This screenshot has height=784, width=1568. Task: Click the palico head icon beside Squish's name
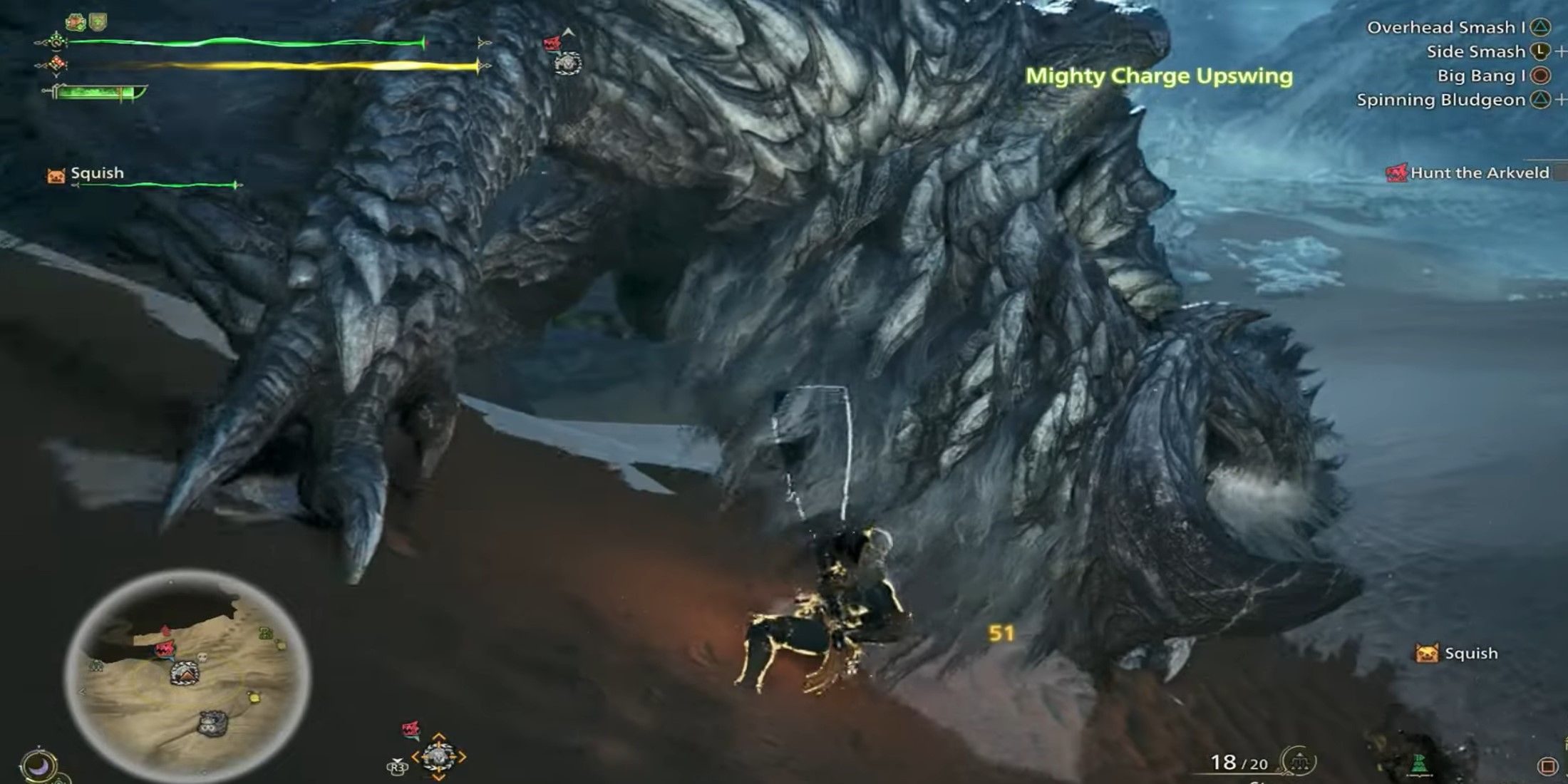(56, 173)
